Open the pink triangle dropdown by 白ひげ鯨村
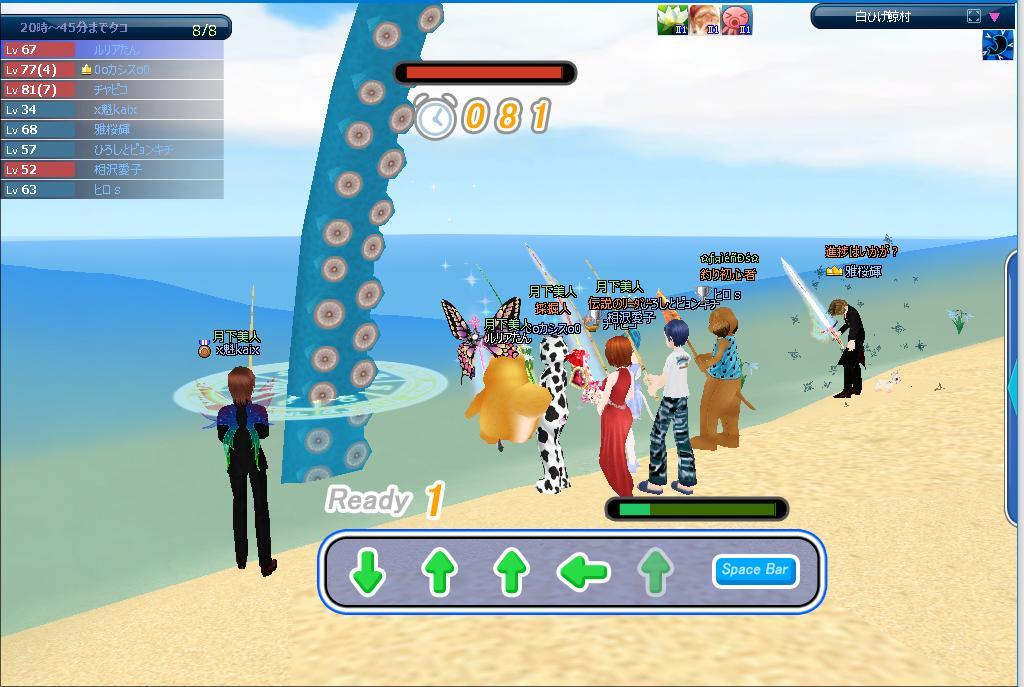1024x687 pixels. point(994,16)
